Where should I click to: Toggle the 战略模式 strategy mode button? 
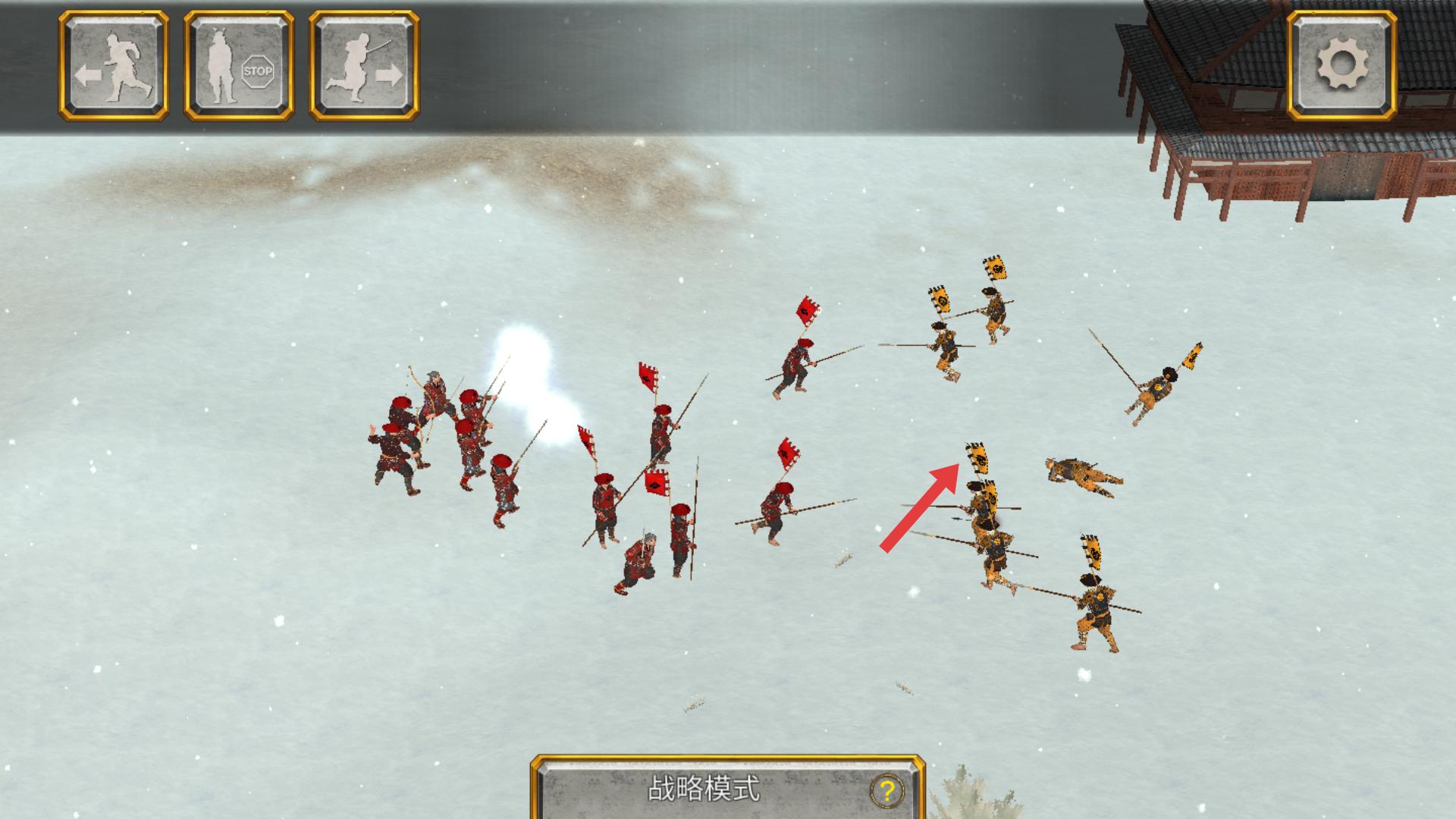tap(703, 789)
